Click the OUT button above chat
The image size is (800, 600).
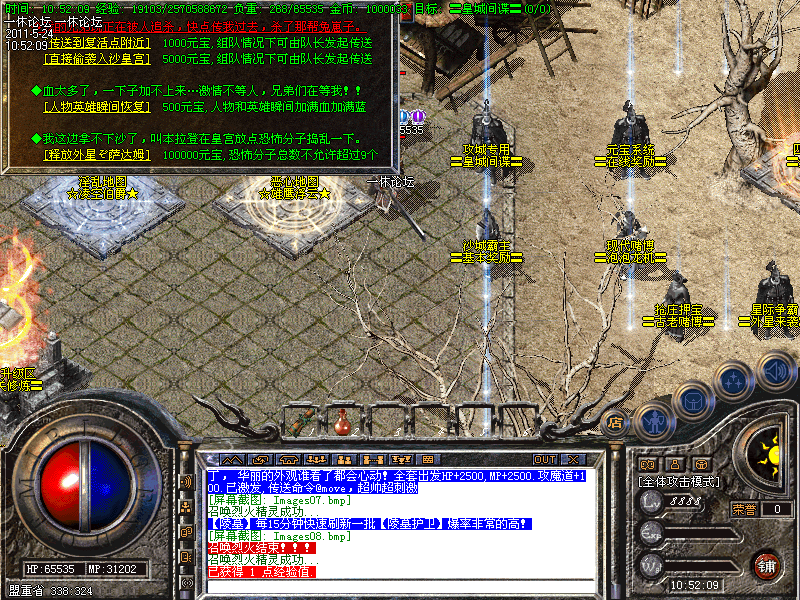pos(547,460)
